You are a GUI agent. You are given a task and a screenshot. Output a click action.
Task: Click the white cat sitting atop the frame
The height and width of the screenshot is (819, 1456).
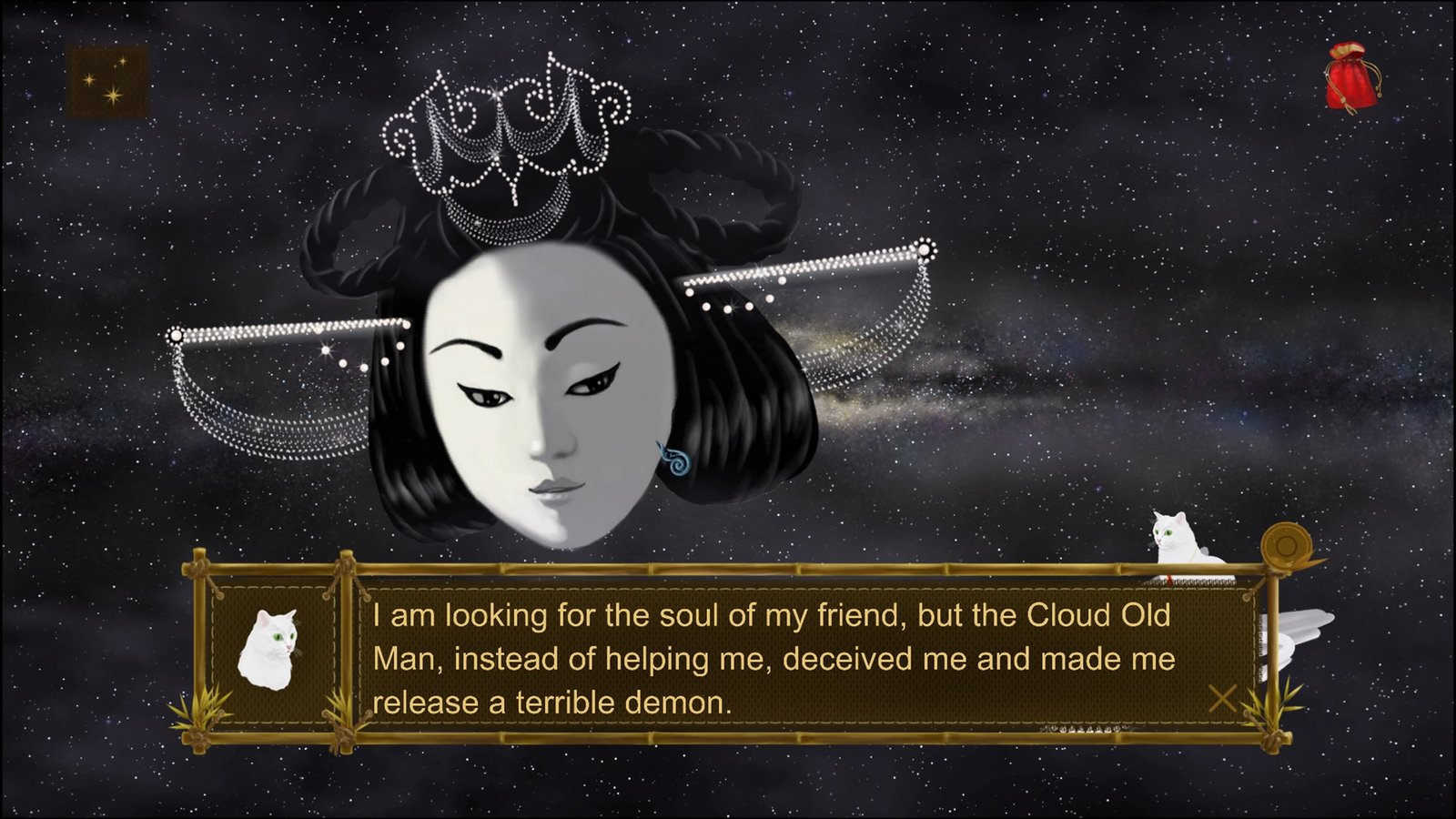[1178, 537]
